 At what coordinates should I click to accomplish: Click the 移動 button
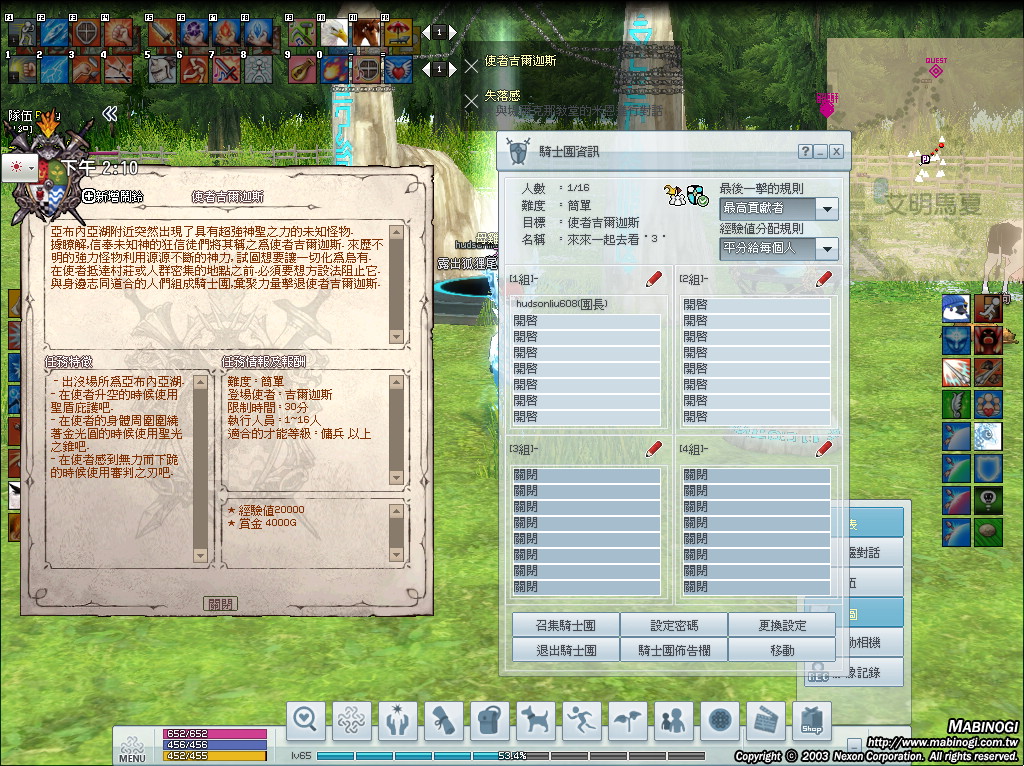coord(782,649)
